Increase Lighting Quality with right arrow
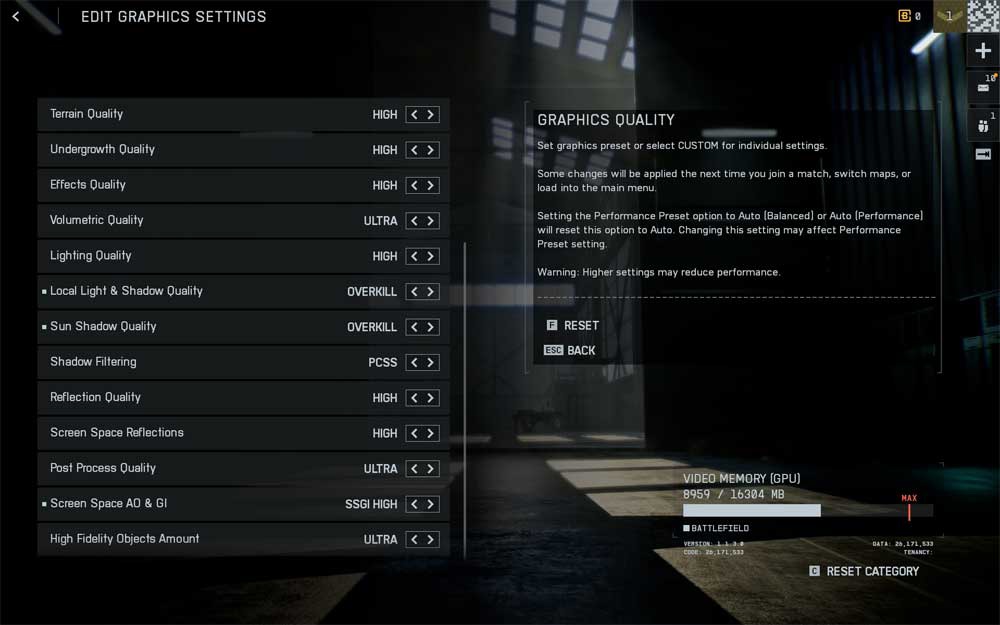Viewport: 1000px width, 625px height. 431,256
